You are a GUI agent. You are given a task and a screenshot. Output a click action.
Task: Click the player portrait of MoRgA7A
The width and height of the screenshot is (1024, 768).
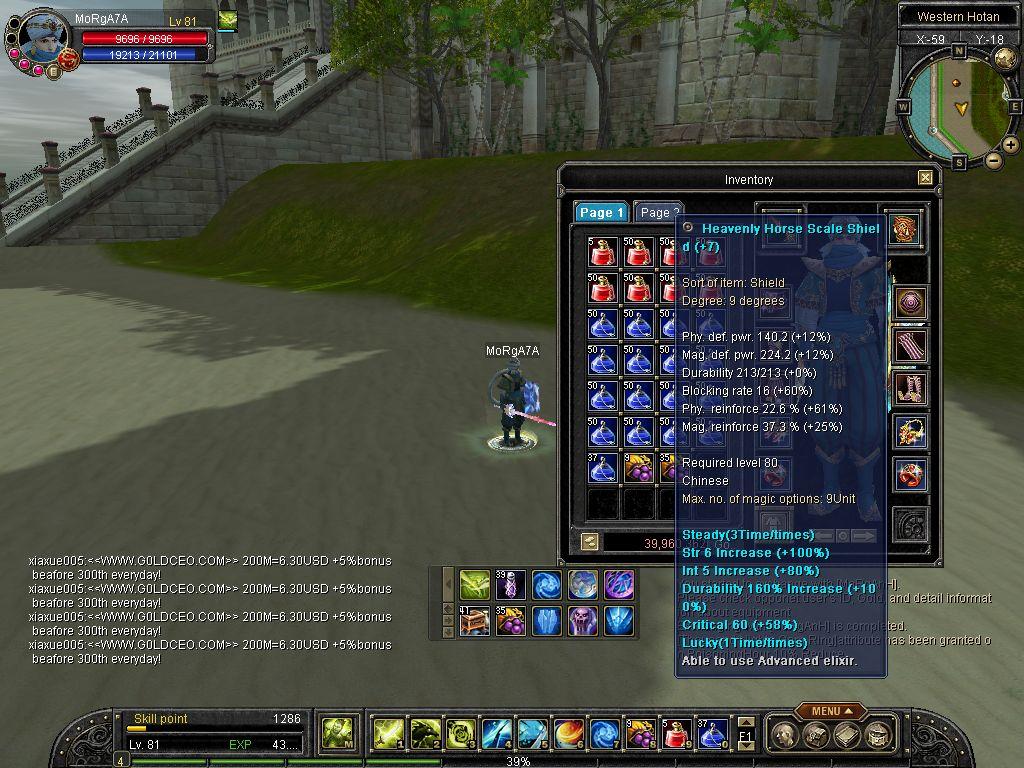coord(42,40)
